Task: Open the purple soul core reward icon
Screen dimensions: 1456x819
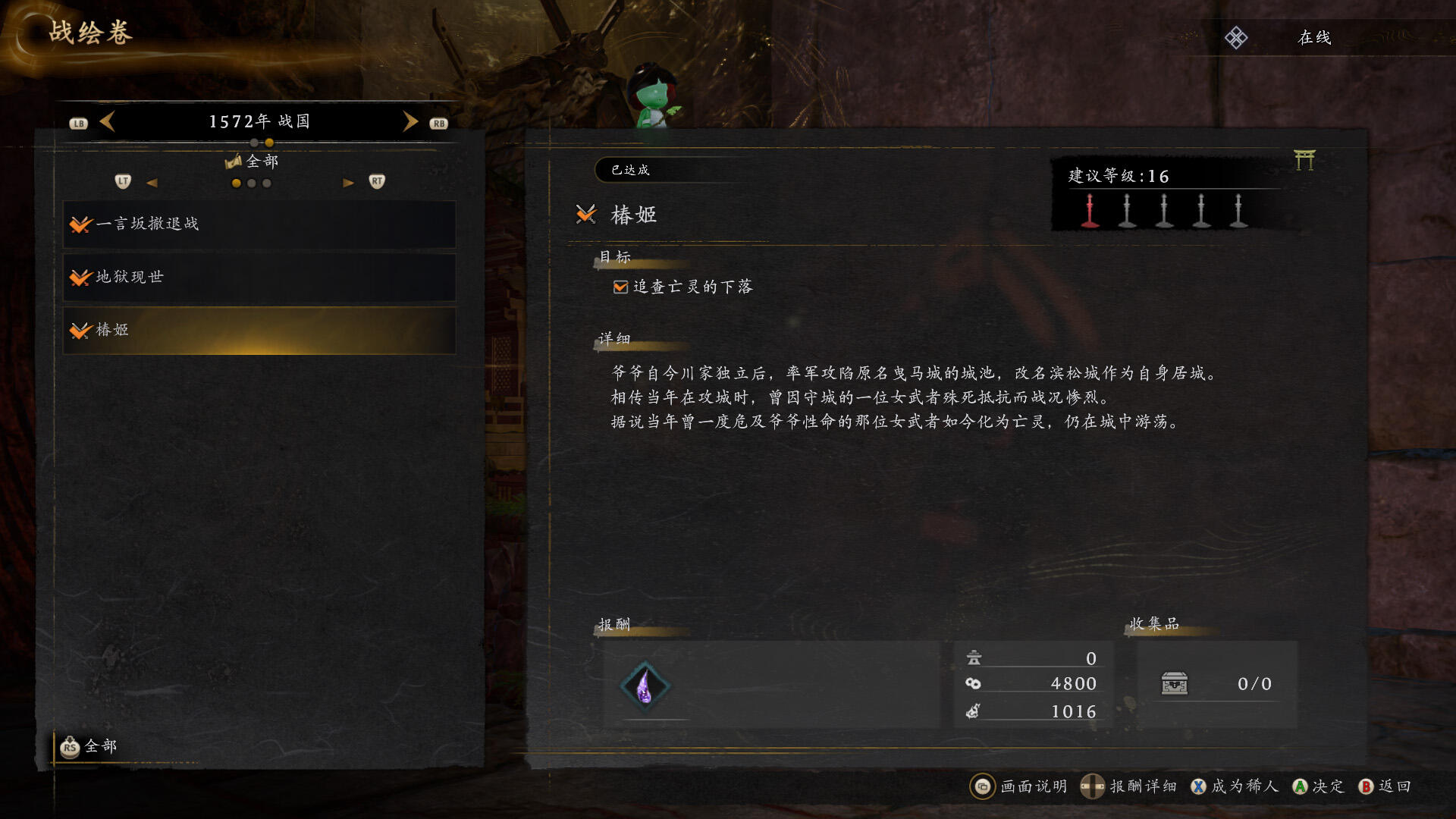Action: click(645, 686)
